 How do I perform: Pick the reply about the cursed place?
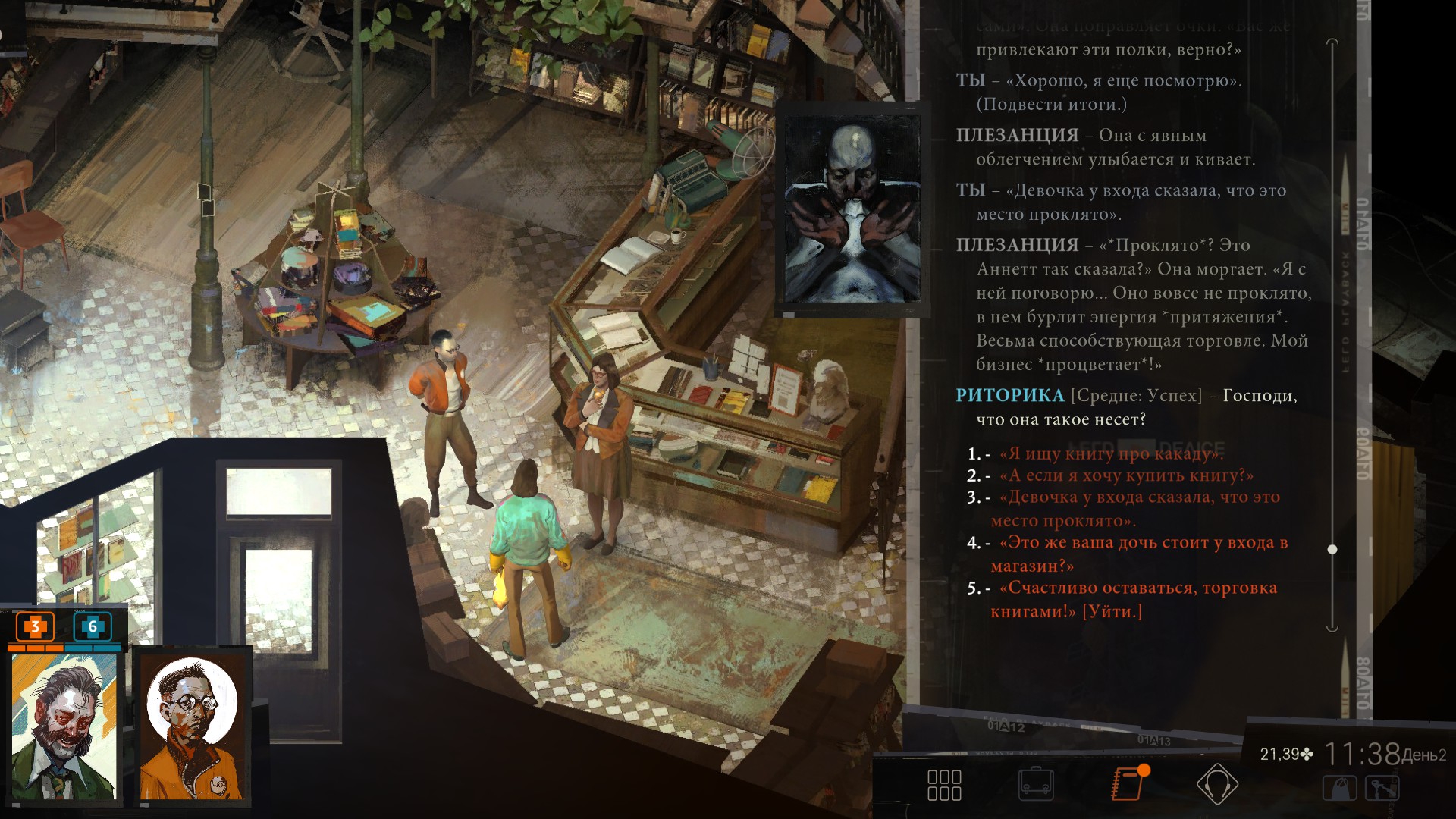tap(1139, 498)
